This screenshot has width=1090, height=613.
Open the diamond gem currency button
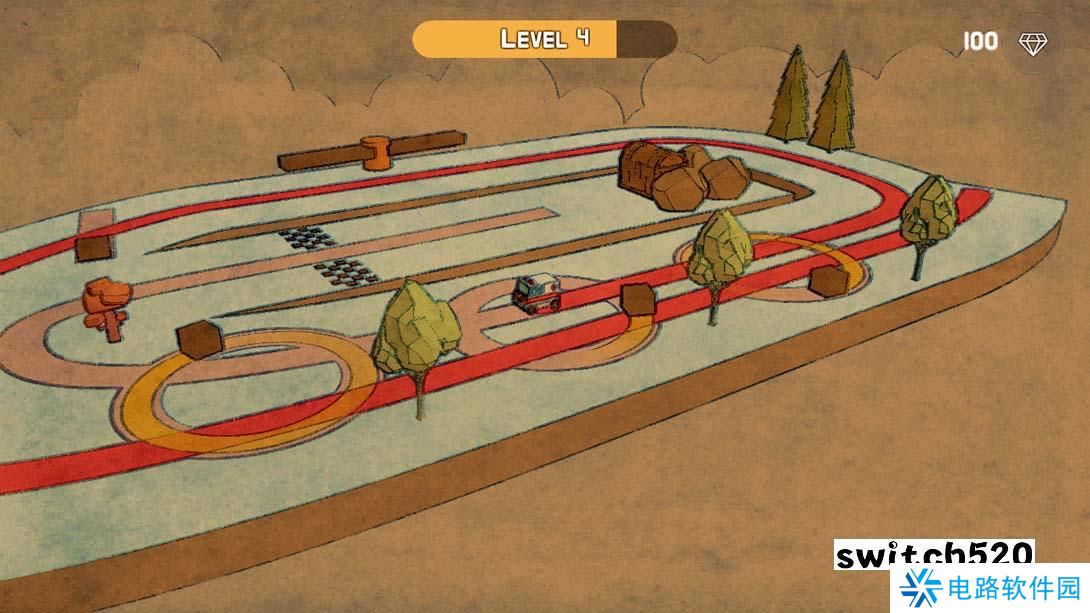[x=1031, y=43]
